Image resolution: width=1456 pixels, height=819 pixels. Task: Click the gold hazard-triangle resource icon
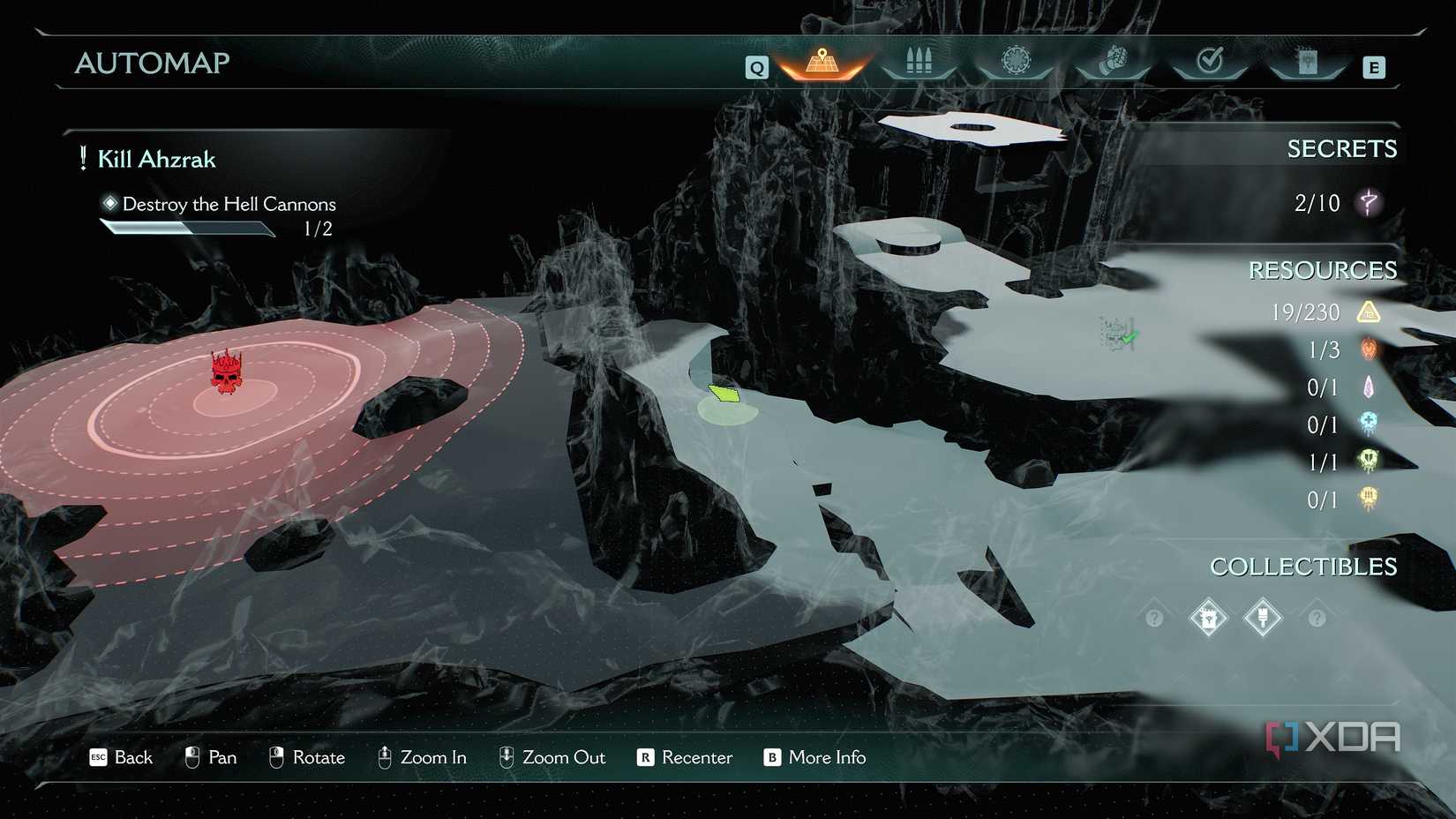[x=1370, y=312]
